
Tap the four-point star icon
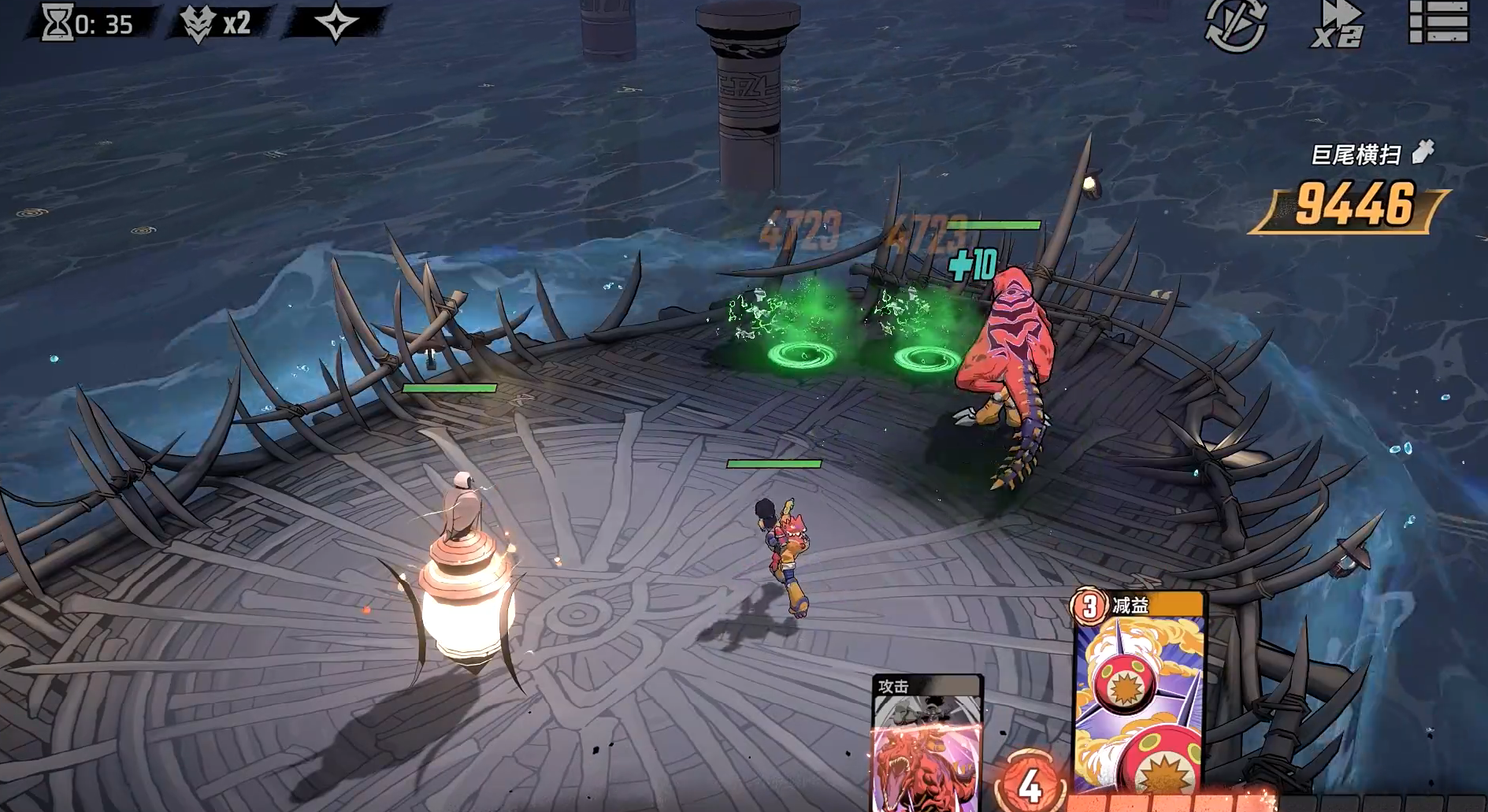[x=336, y=22]
